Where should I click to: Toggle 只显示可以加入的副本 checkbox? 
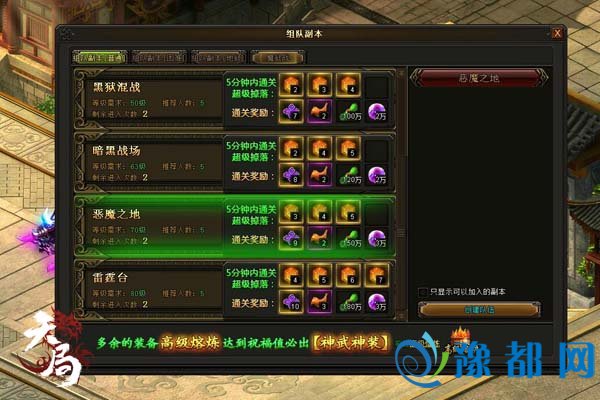click(423, 291)
